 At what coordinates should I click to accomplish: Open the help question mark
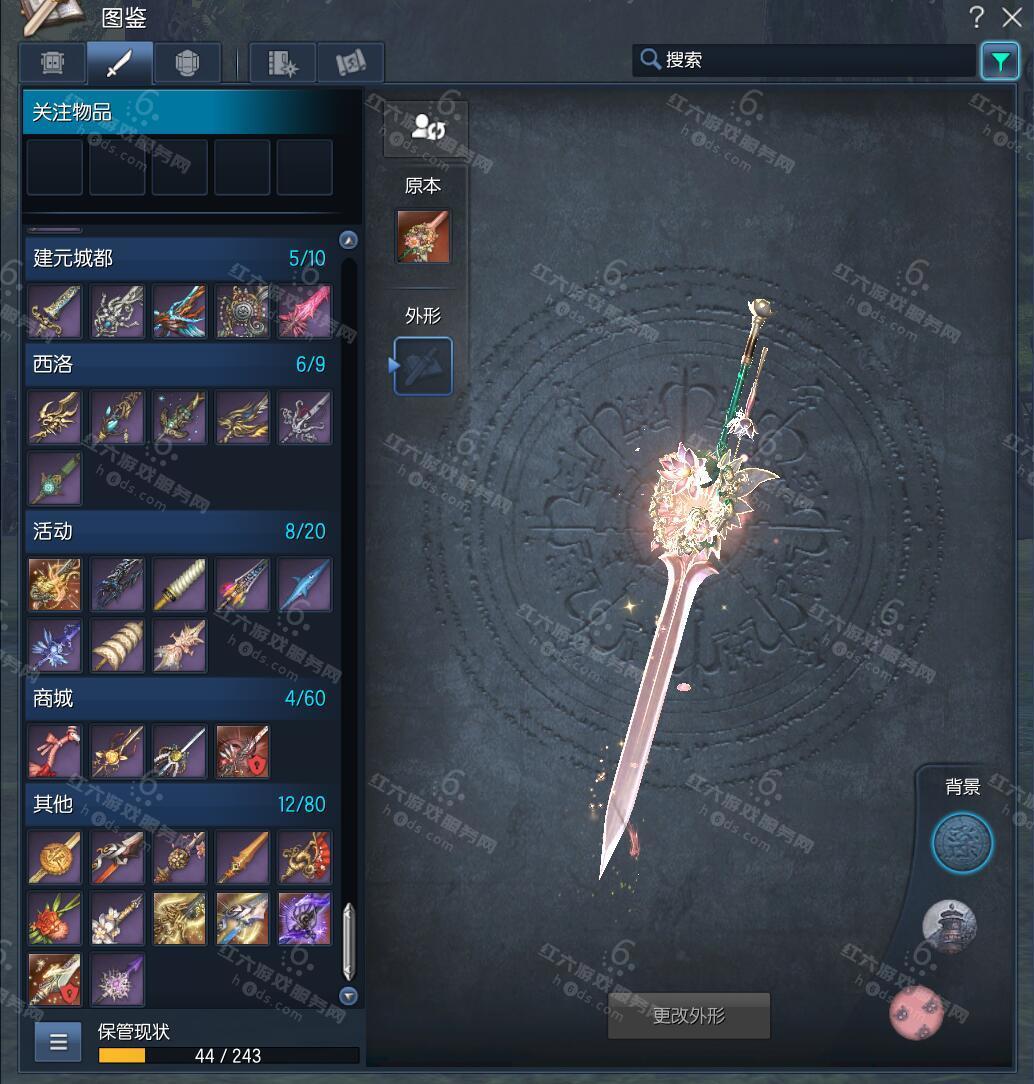tap(976, 16)
